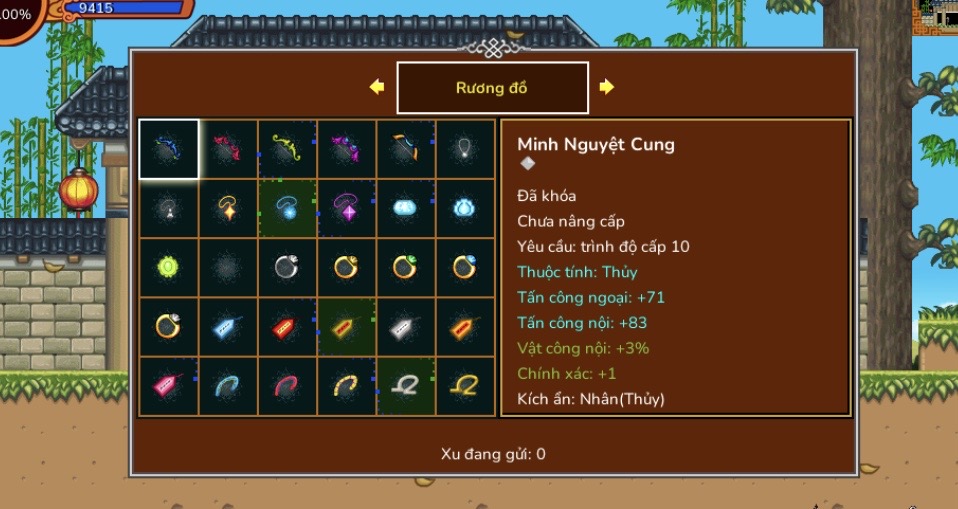Choose the yellow-green bow slot

click(288, 149)
